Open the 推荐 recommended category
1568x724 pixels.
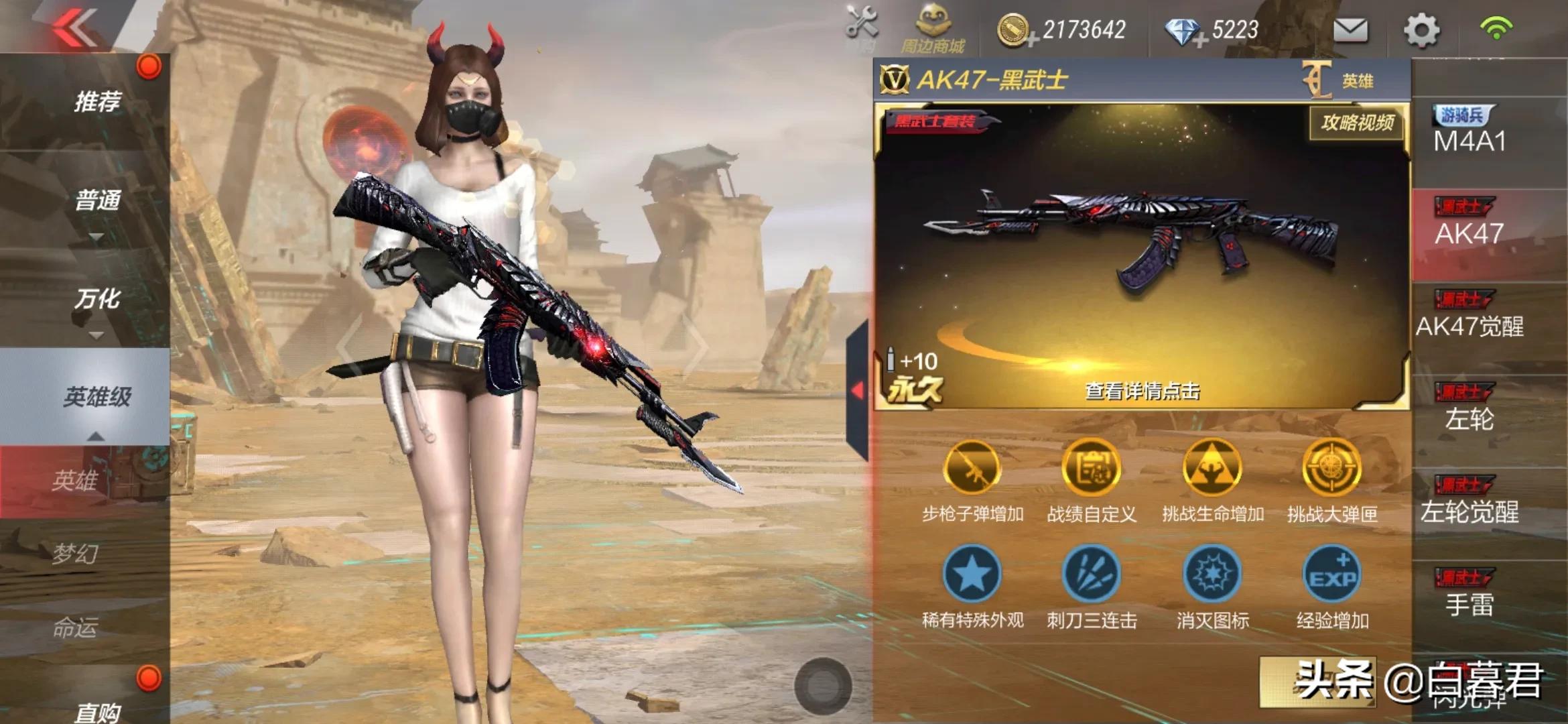pyautogui.click(x=96, y=102)
